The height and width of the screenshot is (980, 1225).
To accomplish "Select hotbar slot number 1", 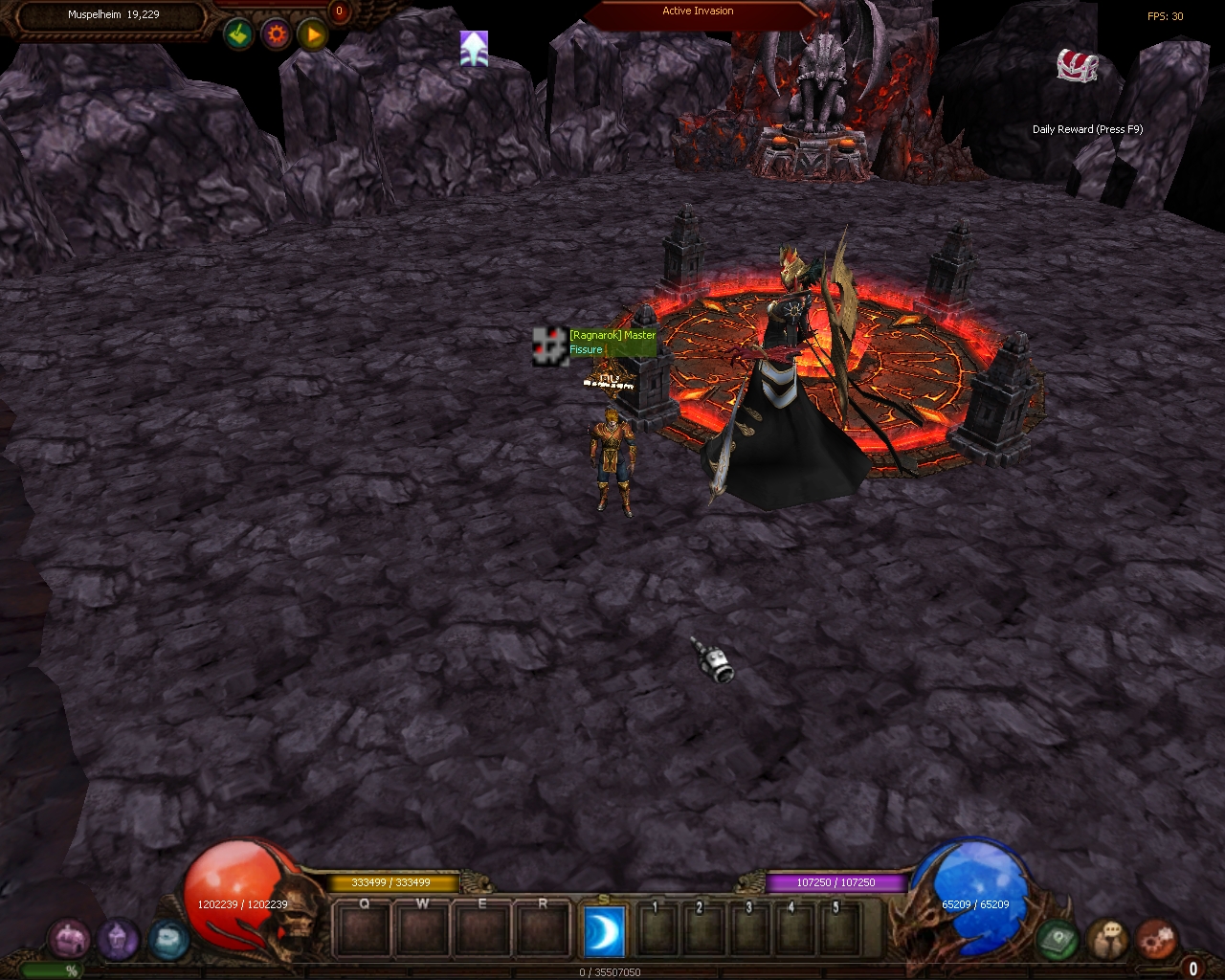I will 657,928.
